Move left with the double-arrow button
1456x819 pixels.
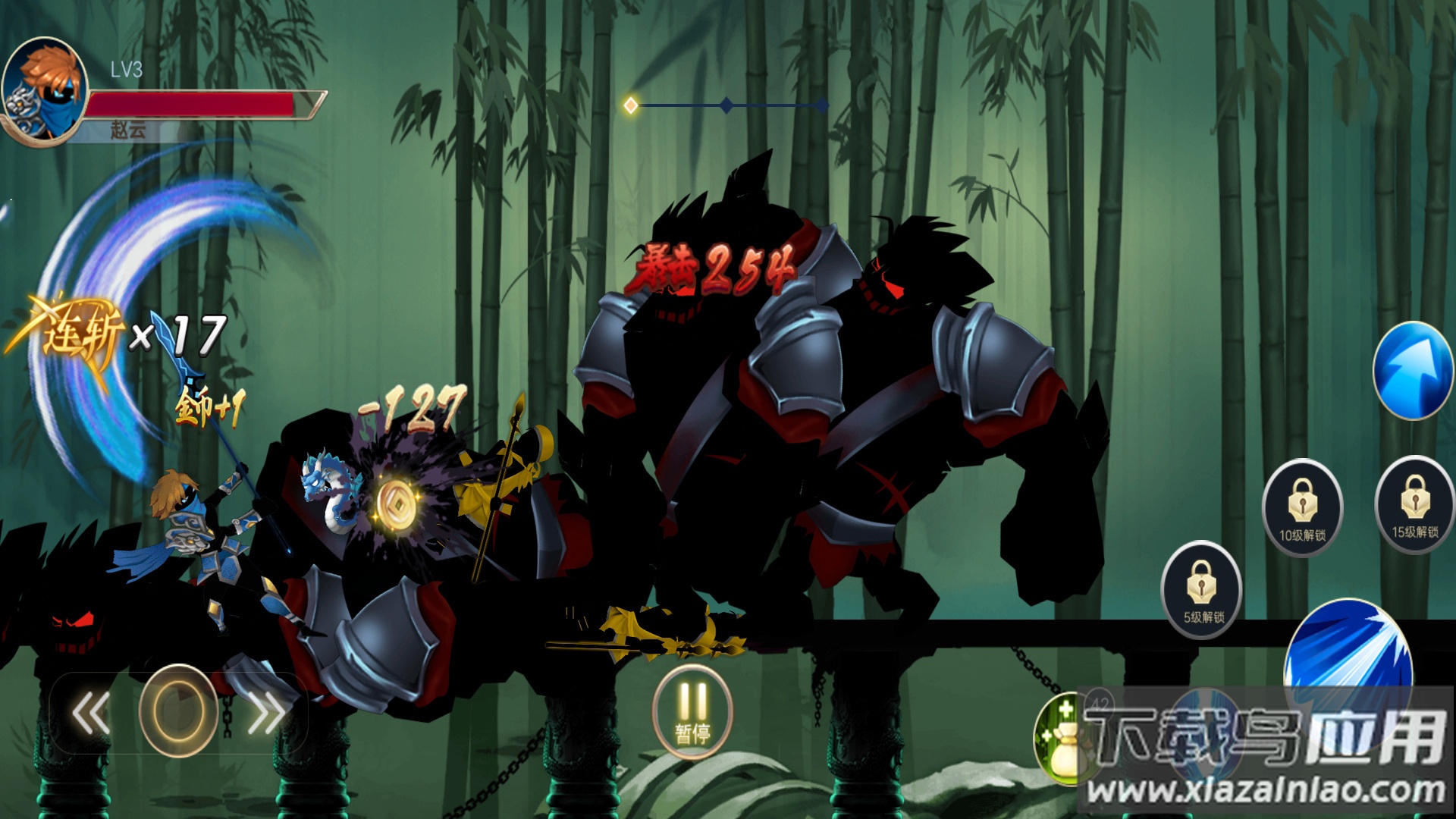92,712
